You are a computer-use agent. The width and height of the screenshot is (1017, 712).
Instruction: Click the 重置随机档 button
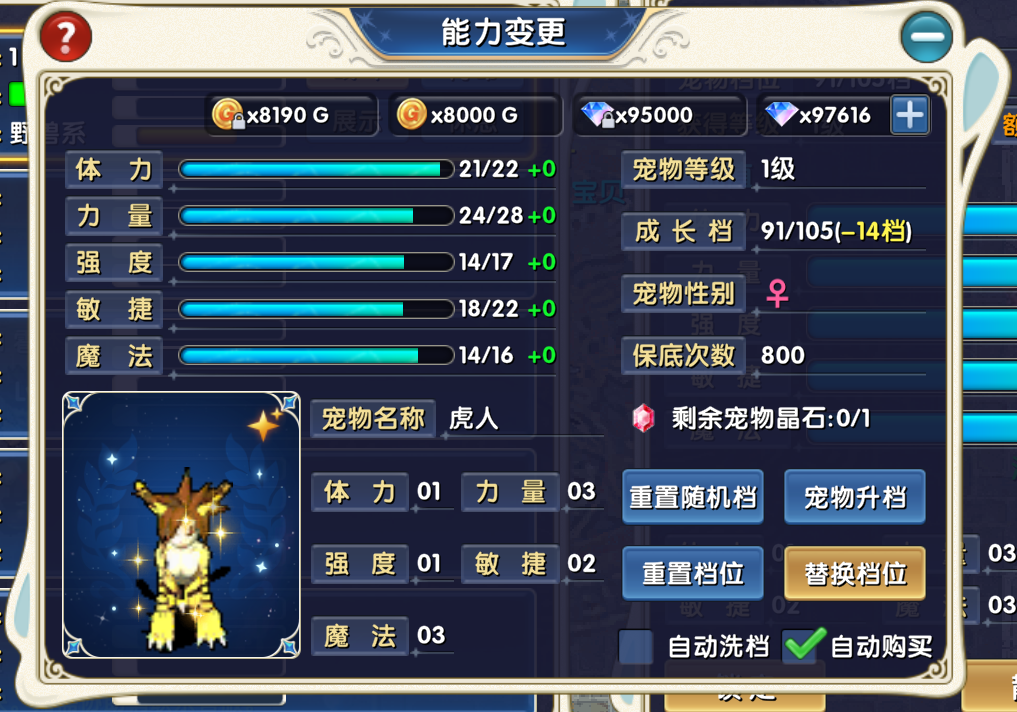(x=693, y=497)
